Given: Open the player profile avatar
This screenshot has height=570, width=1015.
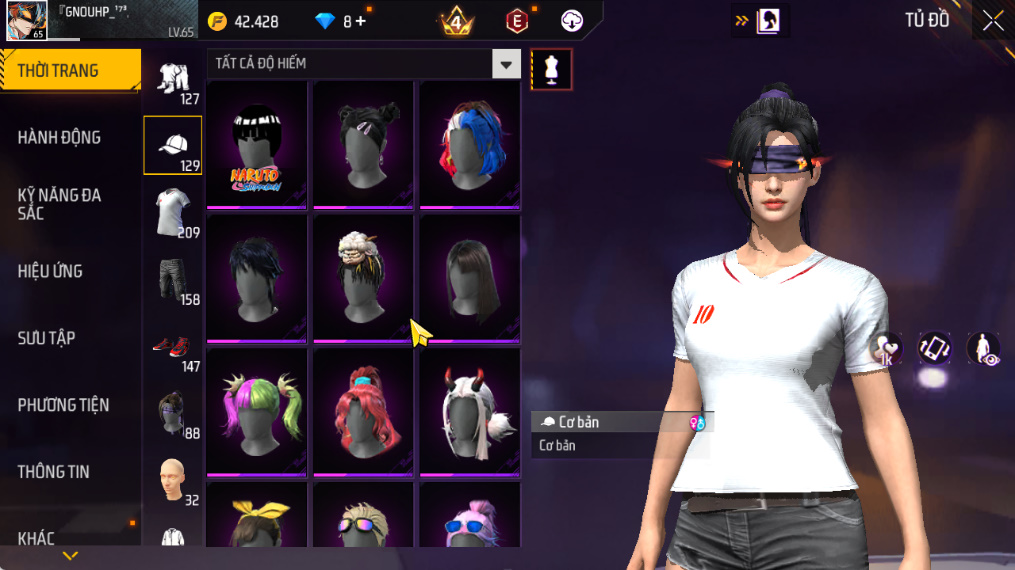Looking at the screenshot, I should (x=27, y=20).
